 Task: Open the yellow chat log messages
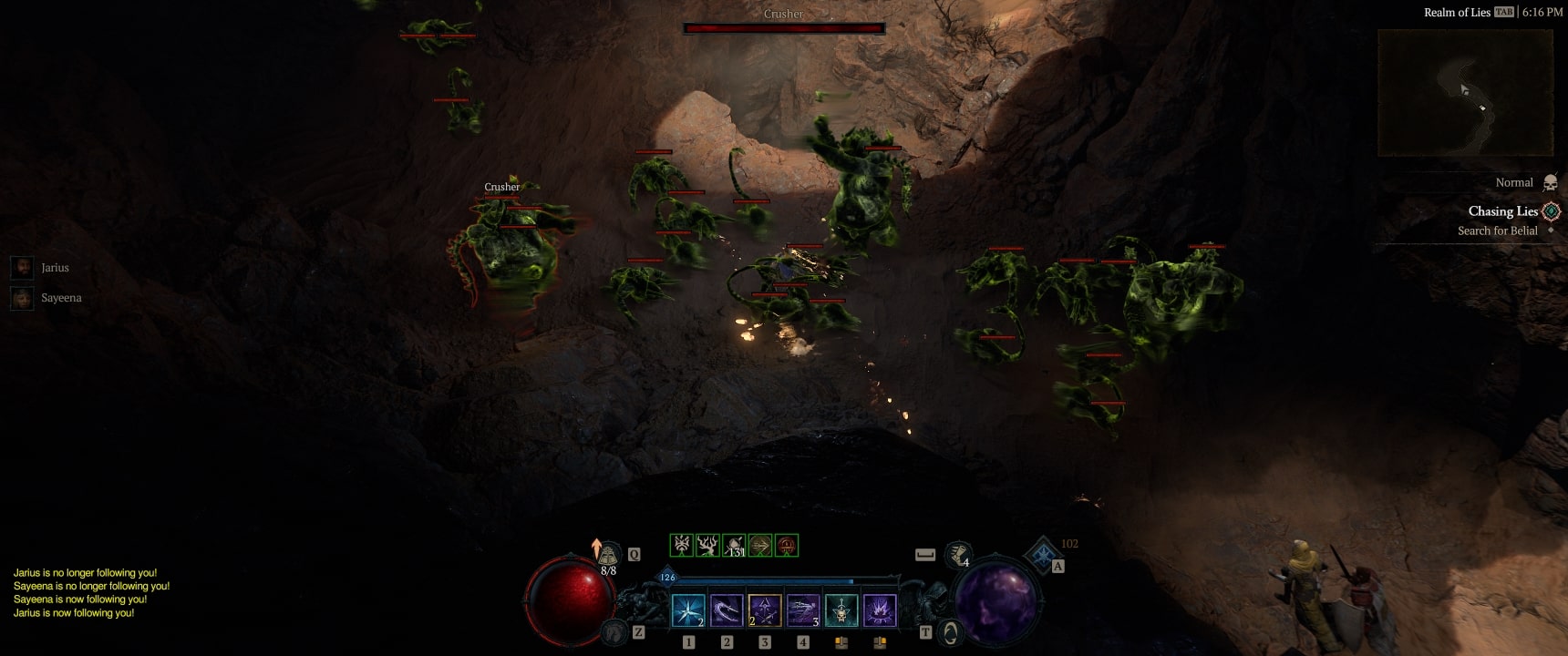click(91, 593)
